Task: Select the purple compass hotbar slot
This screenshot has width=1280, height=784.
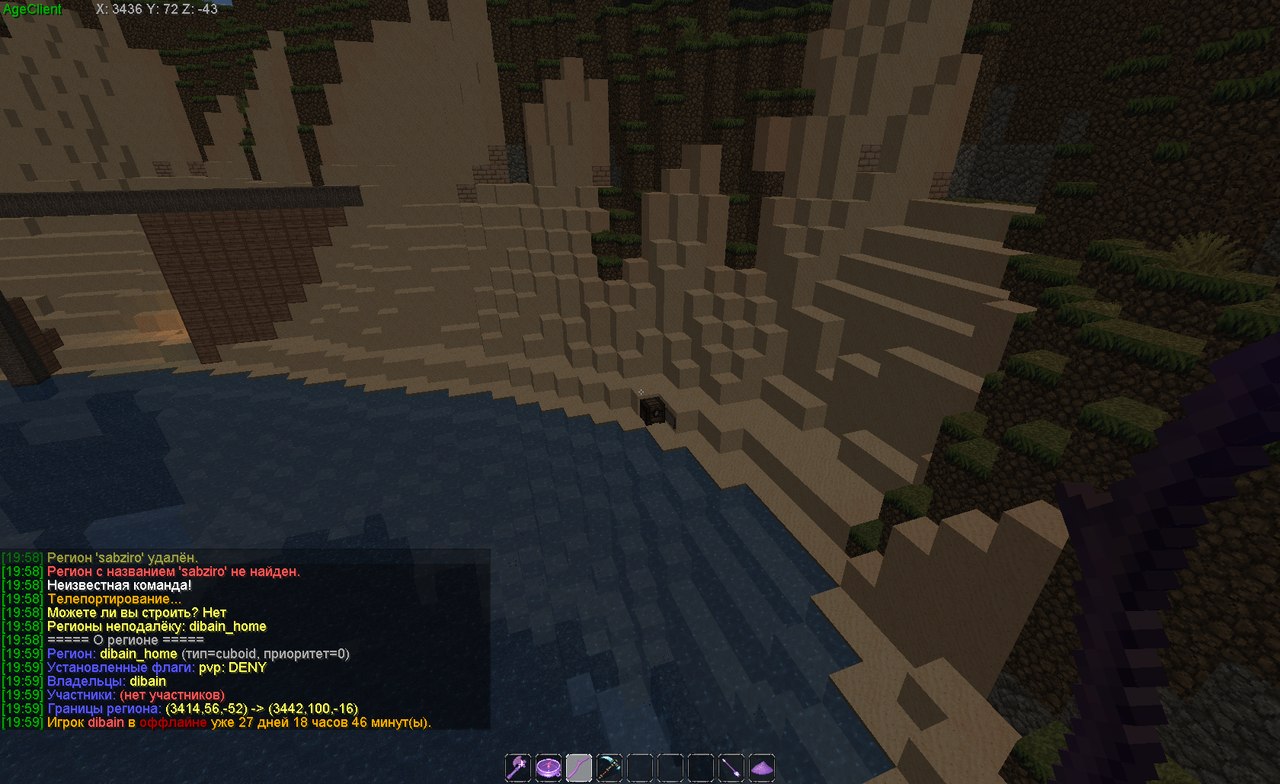Action: 548,768
